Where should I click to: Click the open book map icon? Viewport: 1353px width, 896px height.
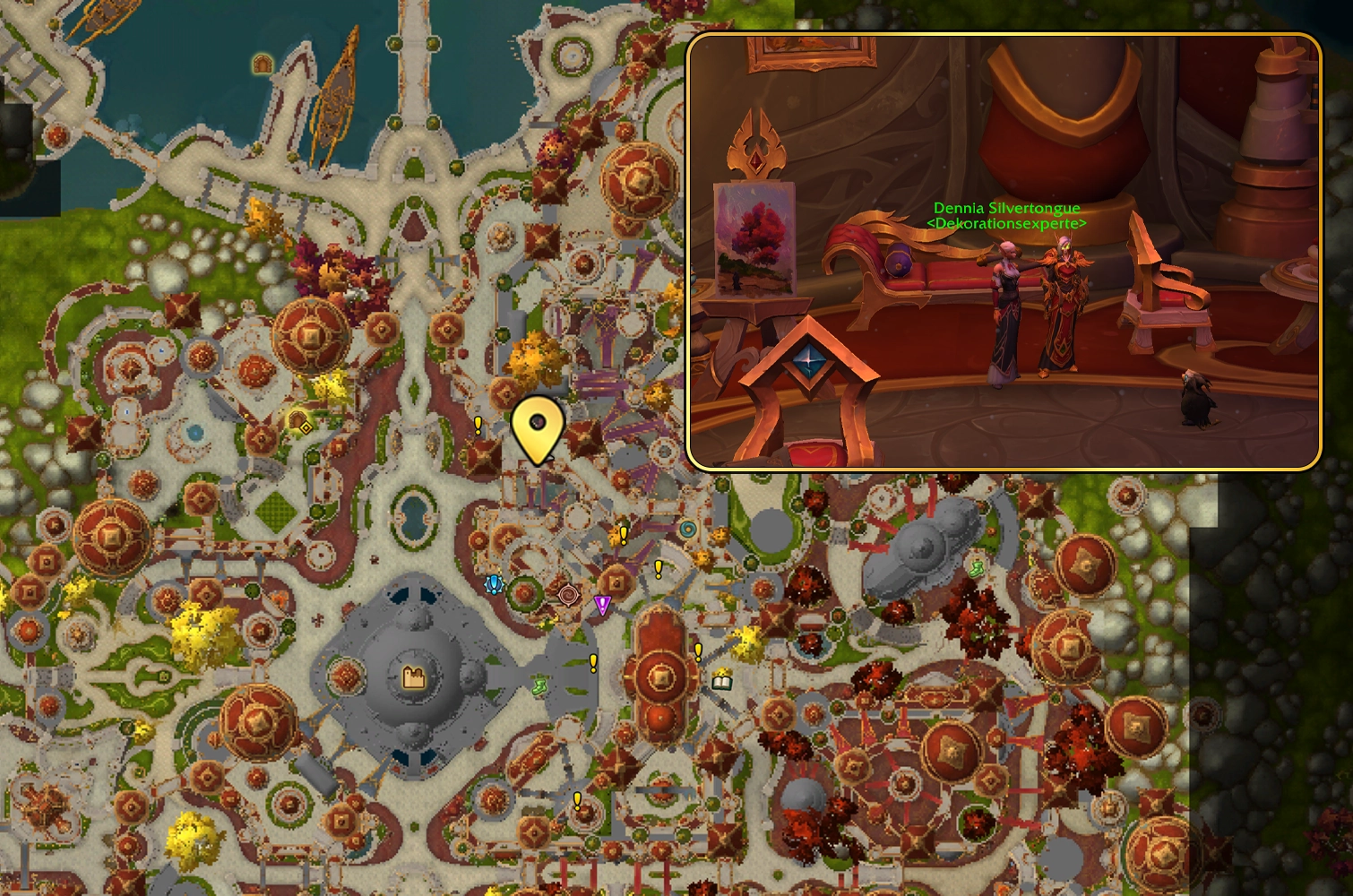pyautogui.click(x=722, y=682)
